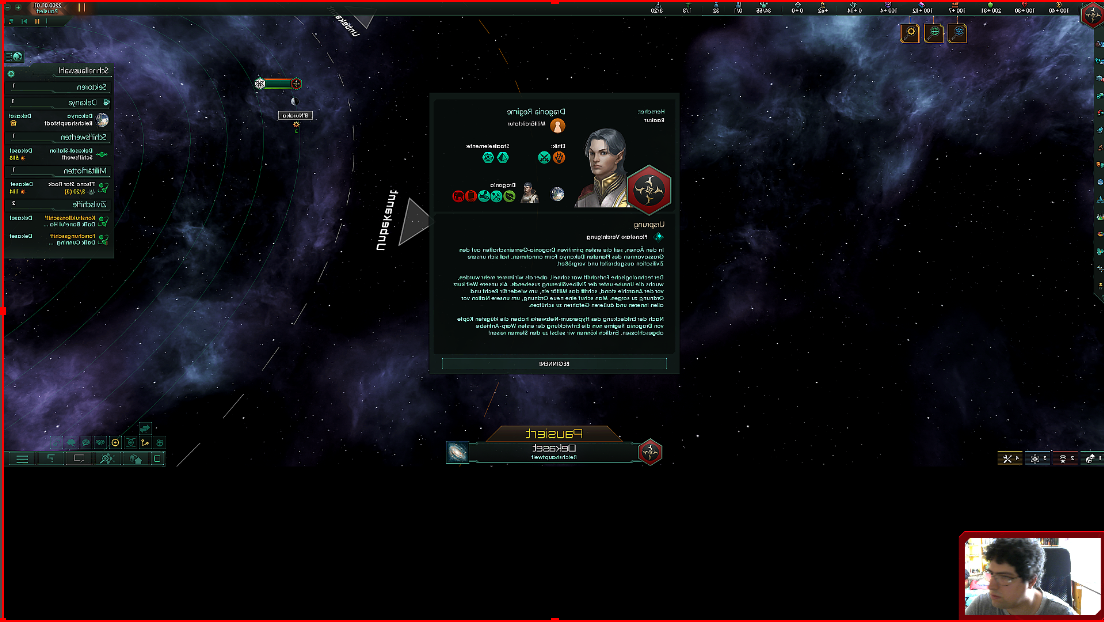Image resolution: width=1104 pixels, height=622 pixels.
Task: Click the ruler portrait in empire panel
Action: [604, 167]
